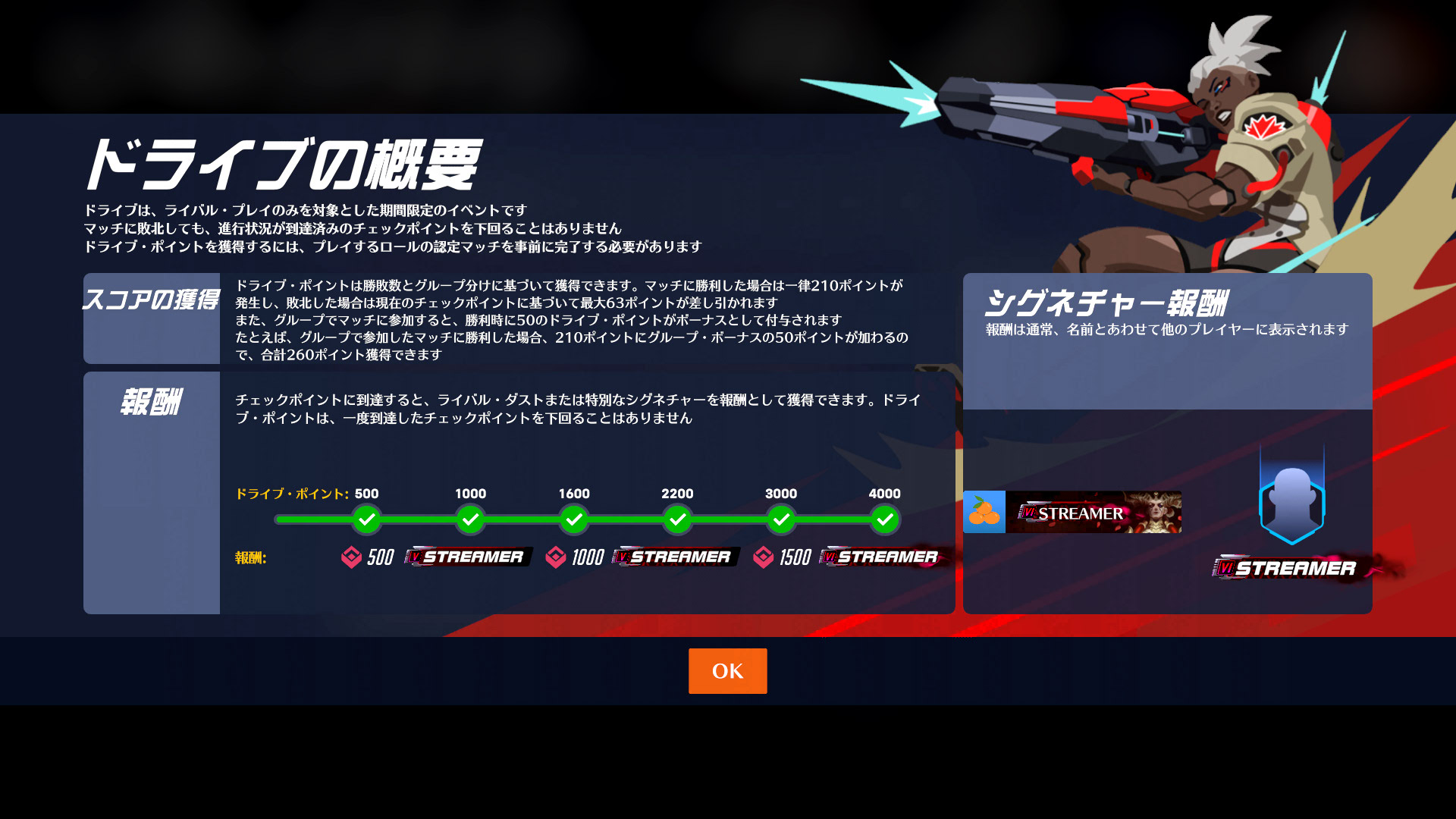This screenshot has width=1456, height=819.
Task: Click the tangerine player icon reward
Action: point(983,512)
